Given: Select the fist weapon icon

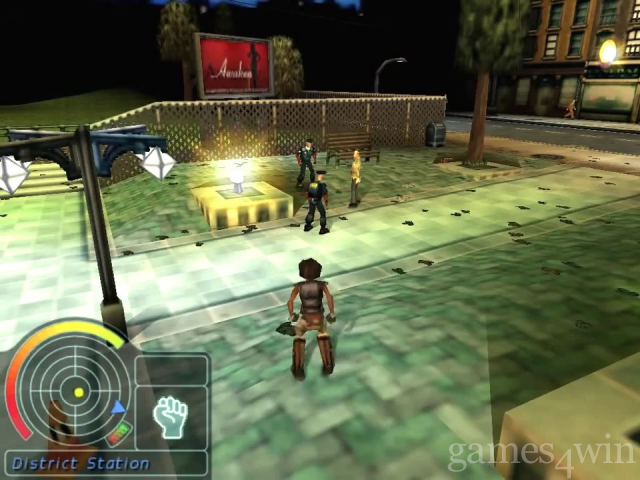Looking at the screenshot, I should pos(171,416).
